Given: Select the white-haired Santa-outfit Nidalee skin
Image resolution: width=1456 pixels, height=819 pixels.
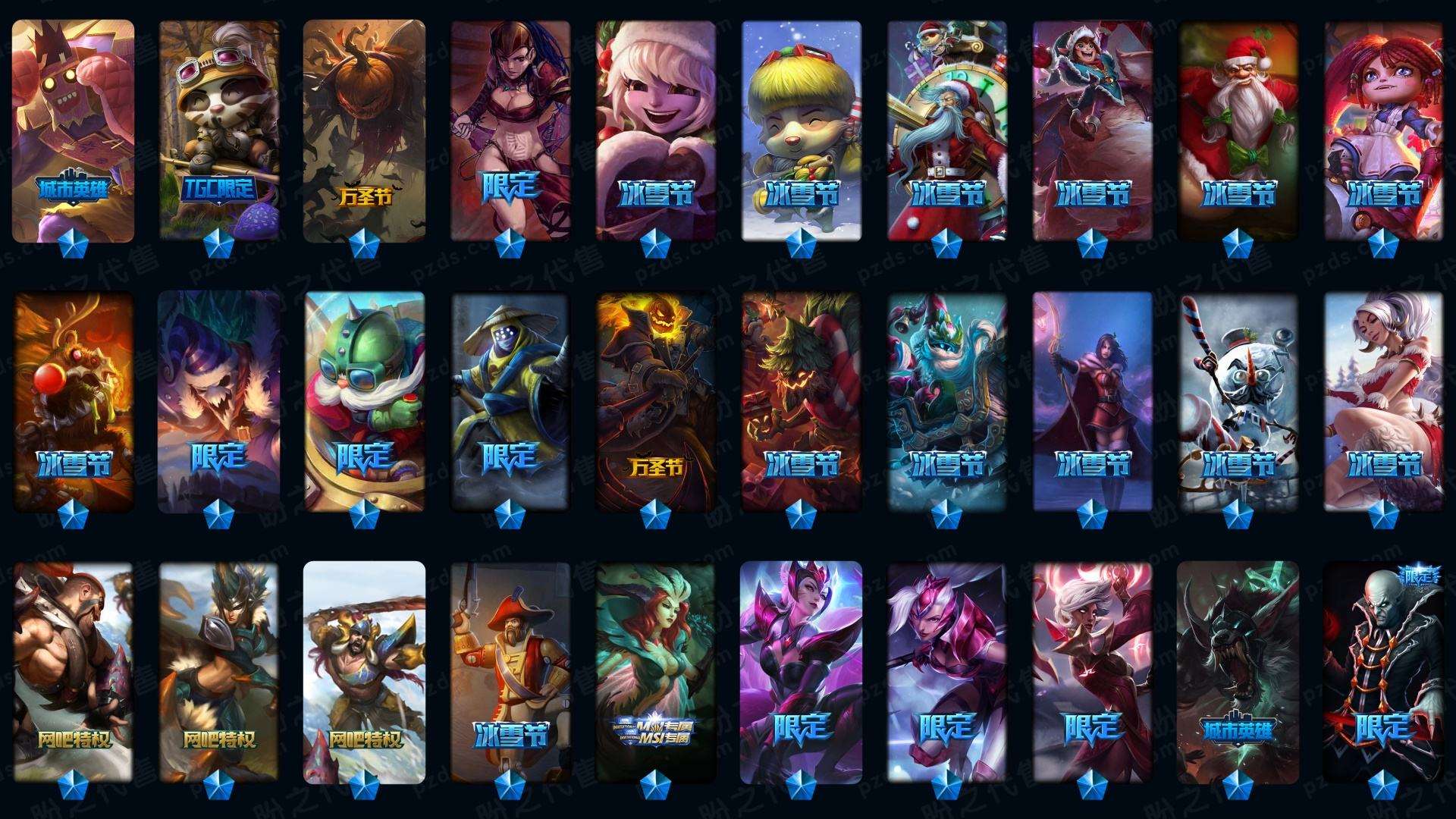Looking at the screenshot, I should [x=1384, y=402].
